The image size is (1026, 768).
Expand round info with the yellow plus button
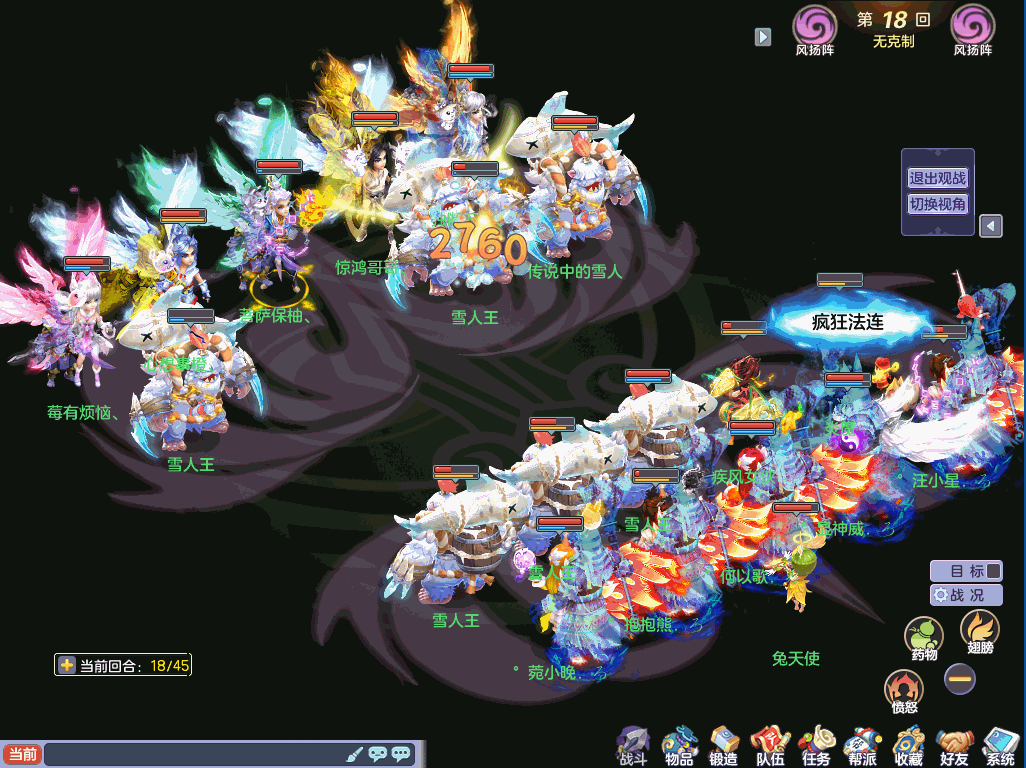[x=67, y=665]
